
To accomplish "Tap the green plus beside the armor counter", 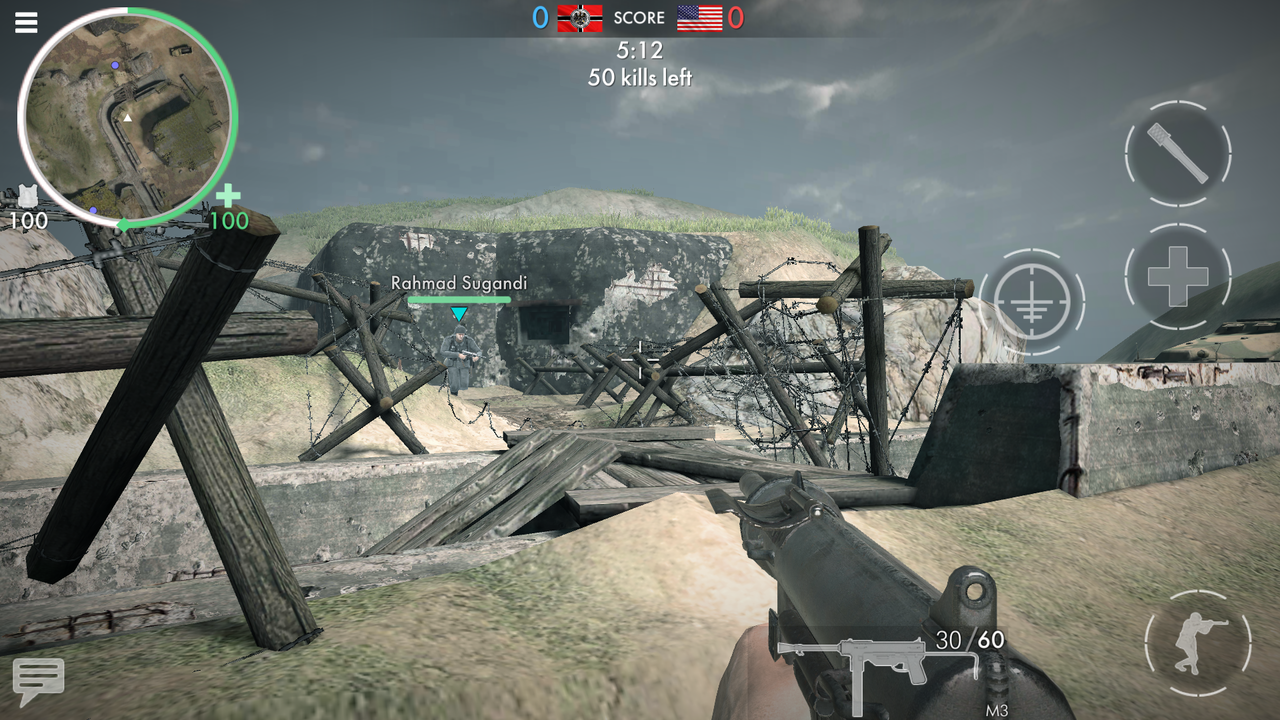I will (227, 193).
